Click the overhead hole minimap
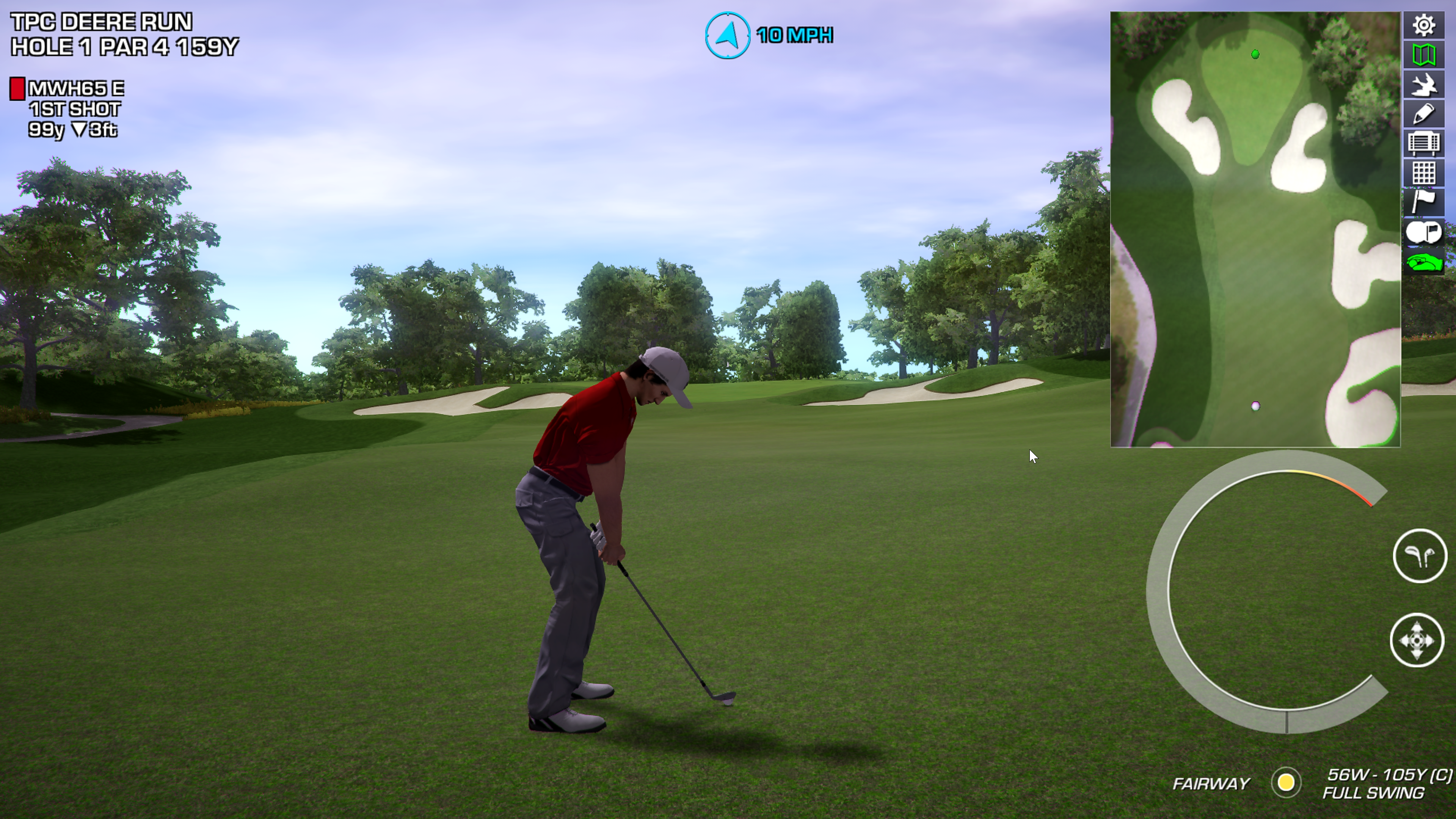1456x819 pixels. point(1255,229)
